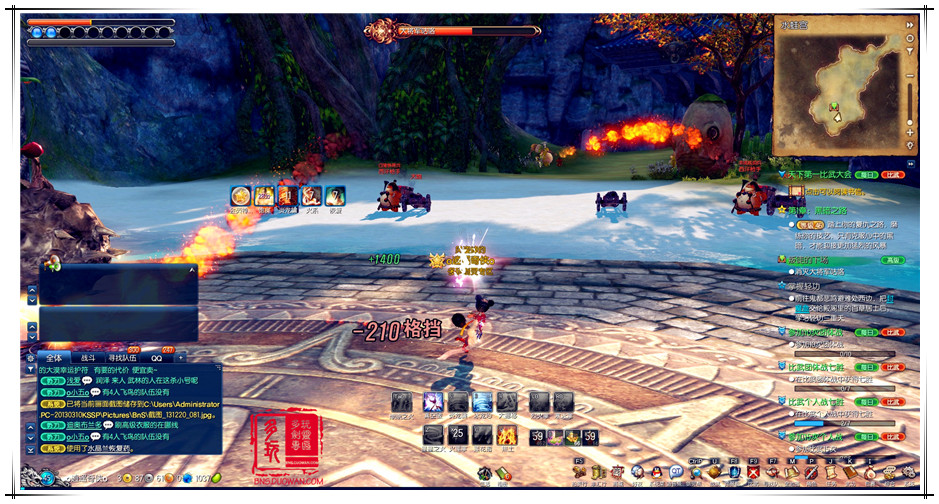This screenshot has width=939, height=504.
Task: Click the 水晶兰恢复药 item link in chat
Action: tap(109, 448)
